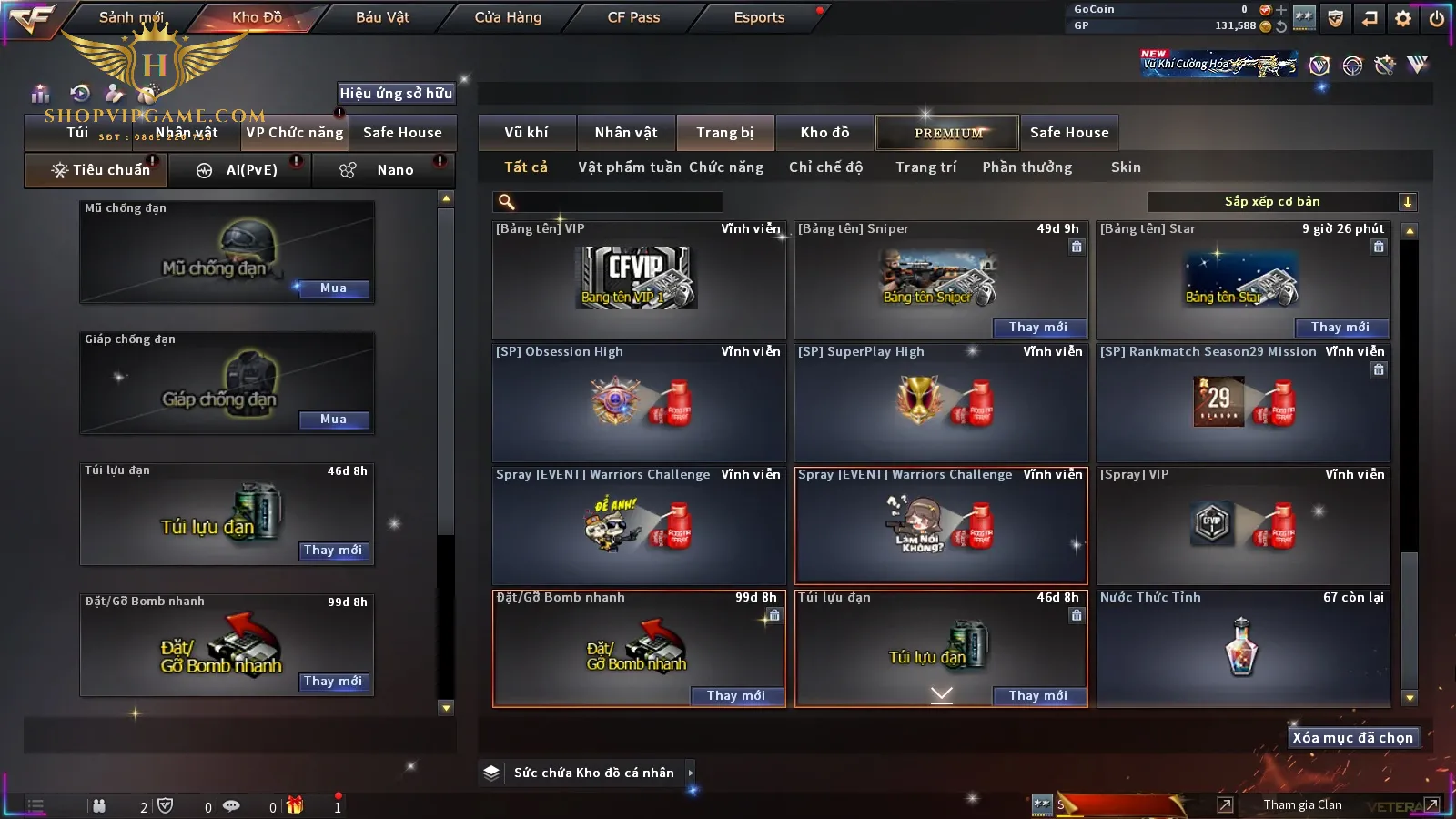Switch to the Vũ khí tab
1456x819 pixels.
526,133
